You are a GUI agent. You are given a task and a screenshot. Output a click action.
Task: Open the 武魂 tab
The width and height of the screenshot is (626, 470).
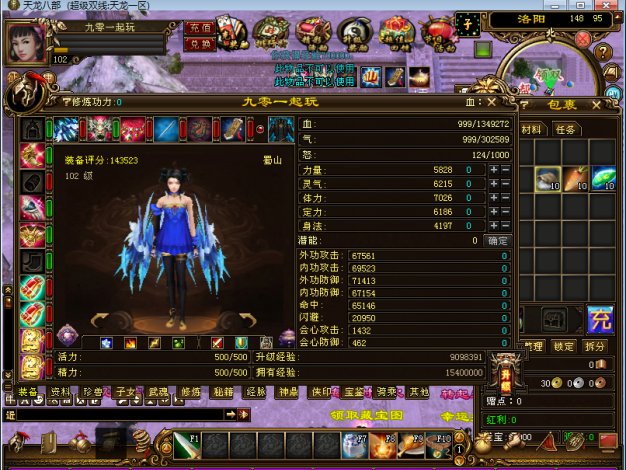(159, 392)
